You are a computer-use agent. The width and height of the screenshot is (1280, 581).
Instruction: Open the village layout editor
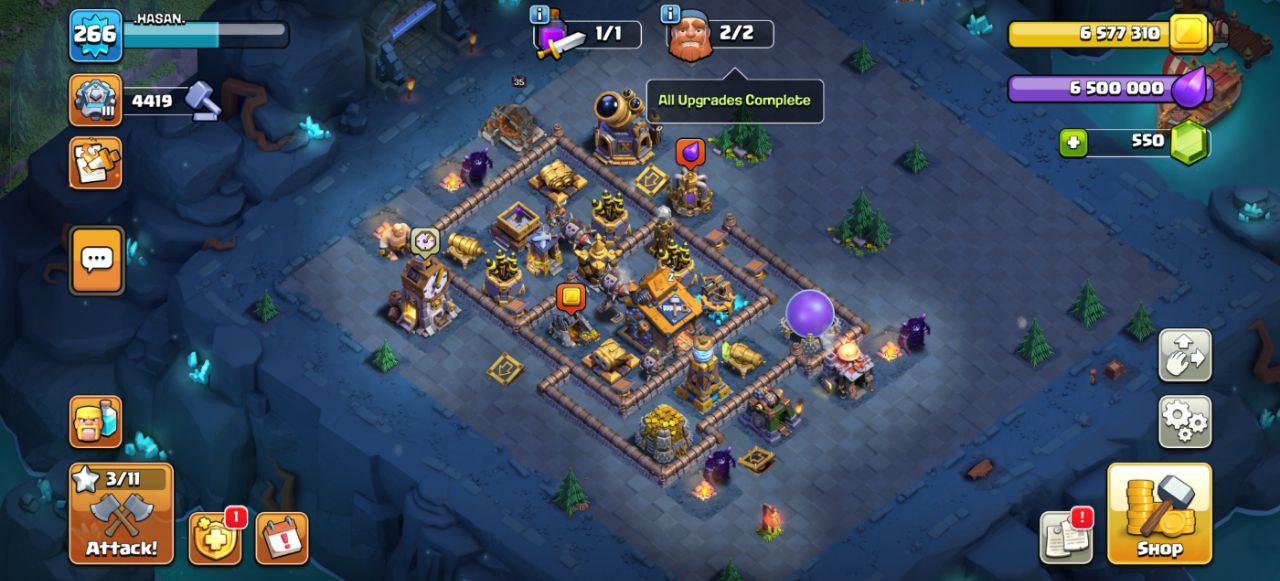(x=1185, y=355)
